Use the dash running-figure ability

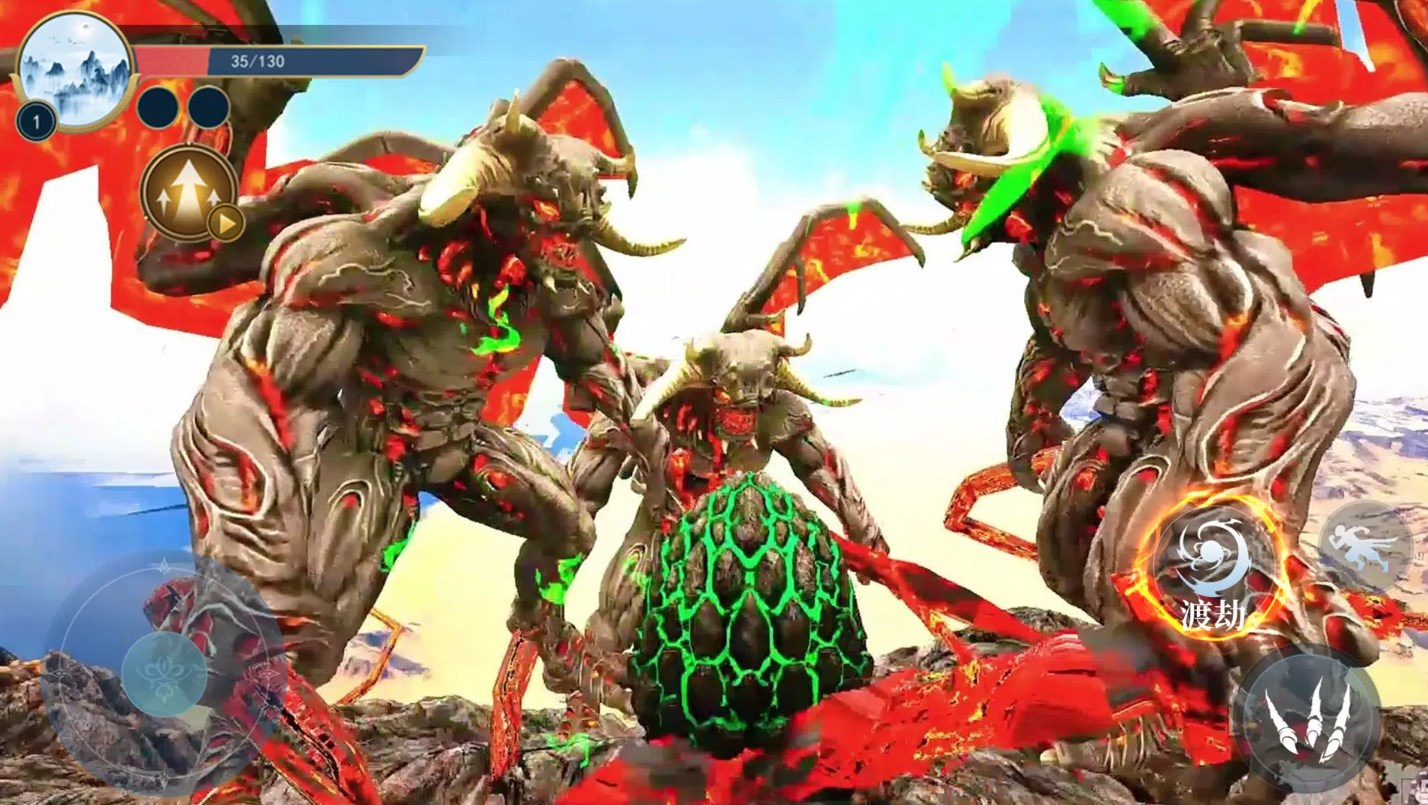[1365, 545]
